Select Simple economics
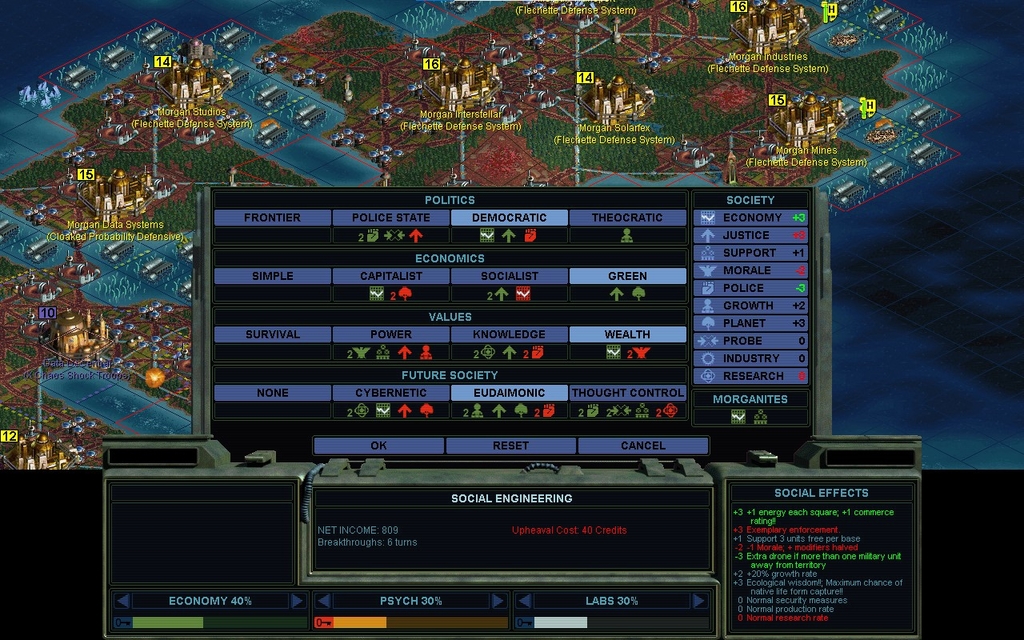The image size is (1024, 640). coord(272,276)
